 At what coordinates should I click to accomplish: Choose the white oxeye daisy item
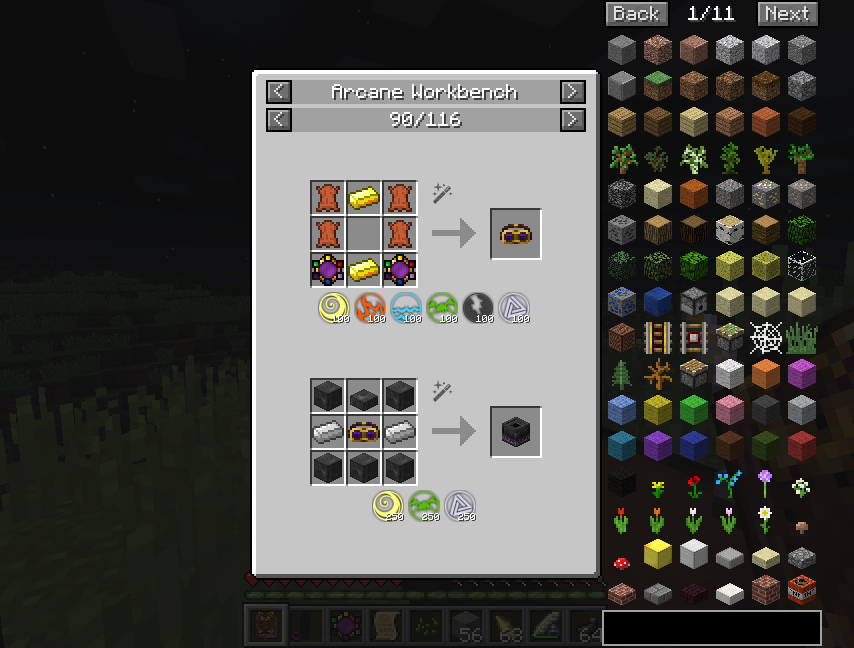point(766,518)
